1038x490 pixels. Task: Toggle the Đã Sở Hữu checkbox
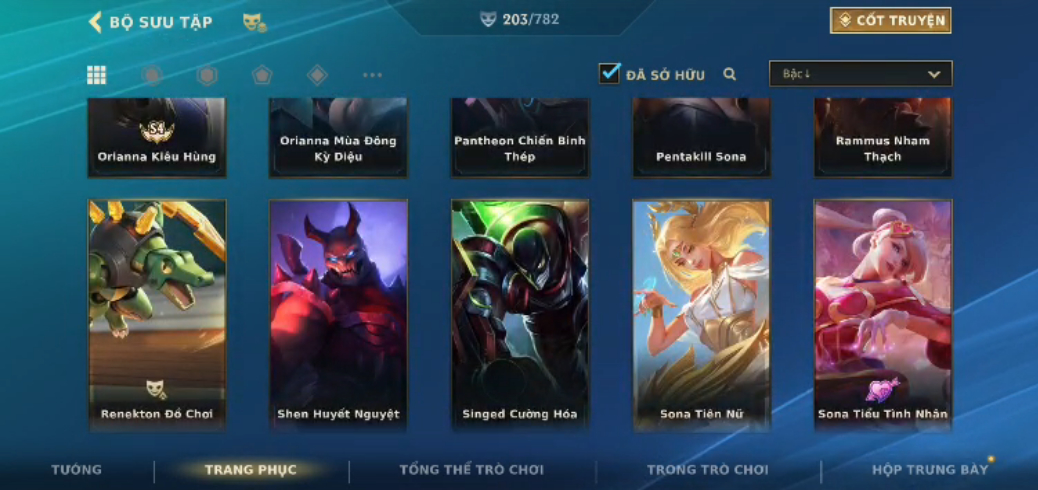click(x=609, y=74)
